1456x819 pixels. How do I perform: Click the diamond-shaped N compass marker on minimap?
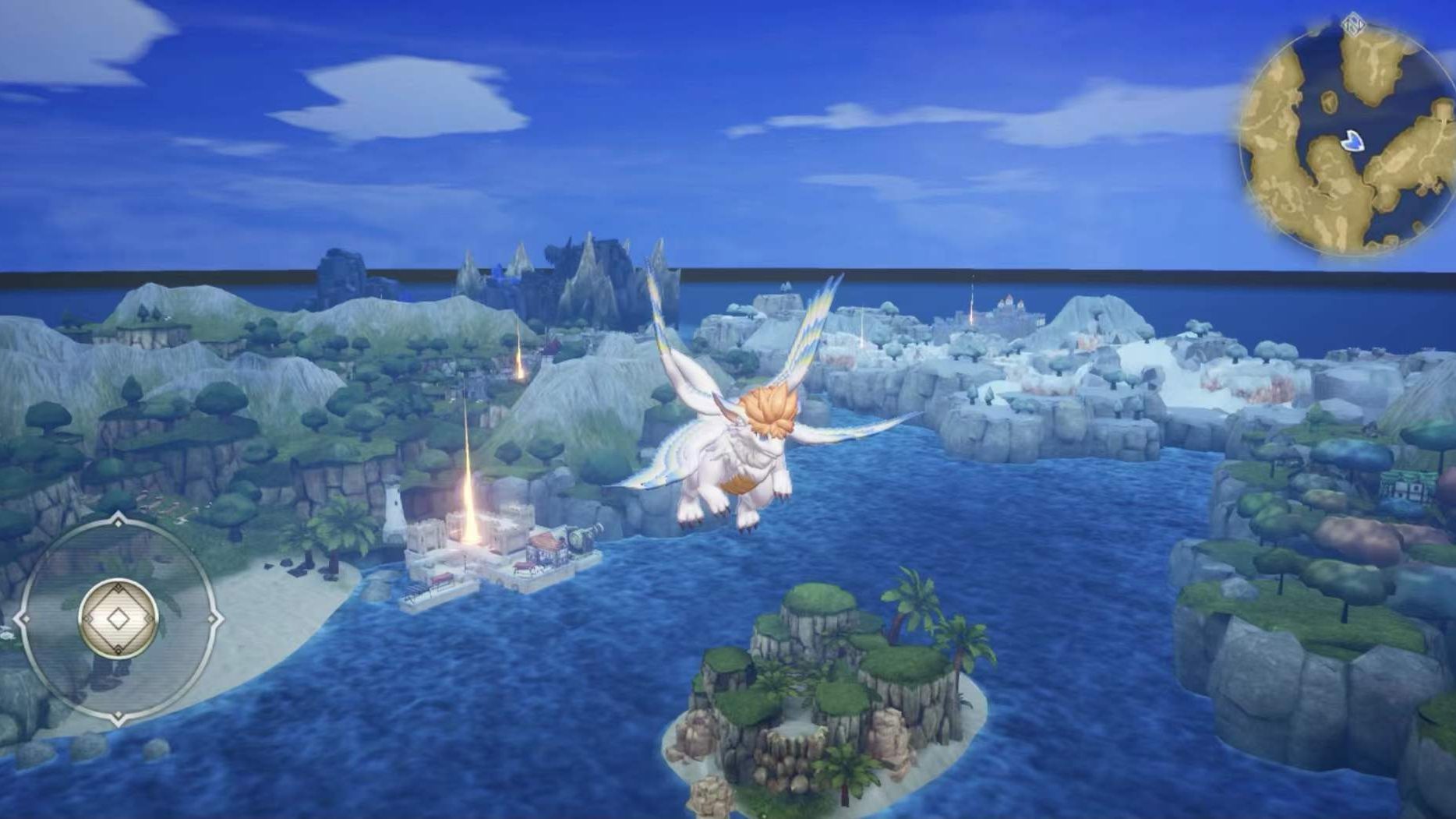point(1354,25)
